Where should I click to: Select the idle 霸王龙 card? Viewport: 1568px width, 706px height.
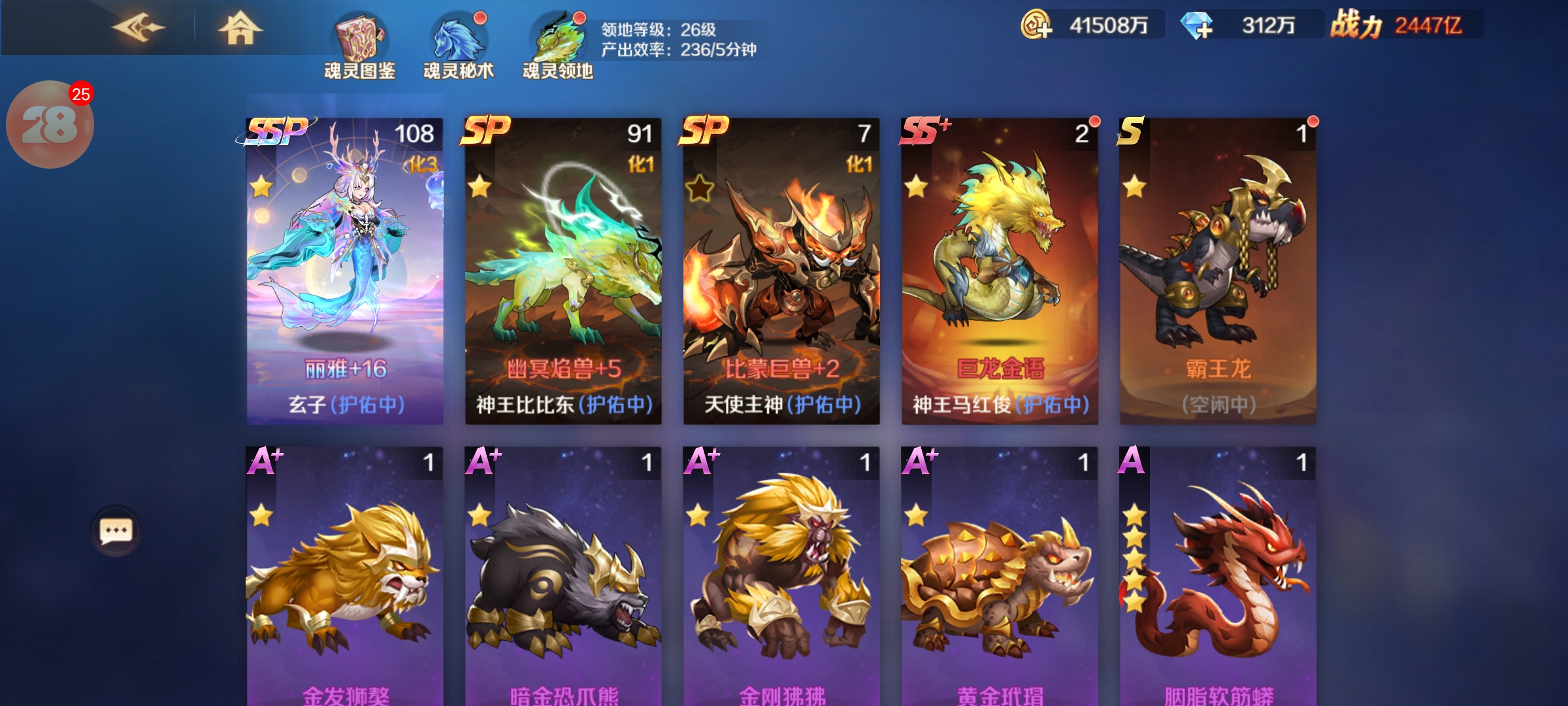tap(1218, 271)
